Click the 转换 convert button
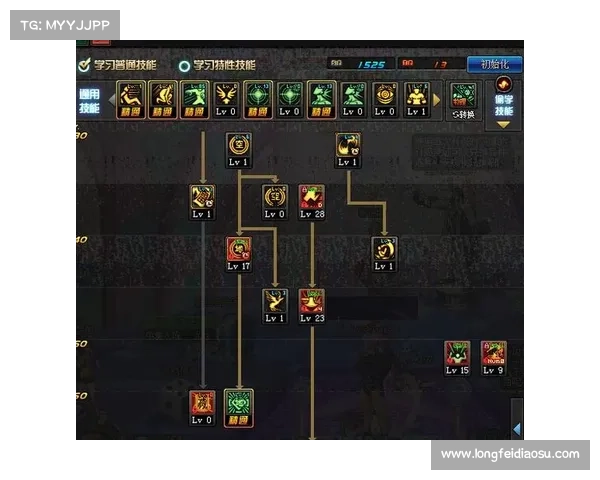This screenshot has width=600, height=480. click(463, 100)
